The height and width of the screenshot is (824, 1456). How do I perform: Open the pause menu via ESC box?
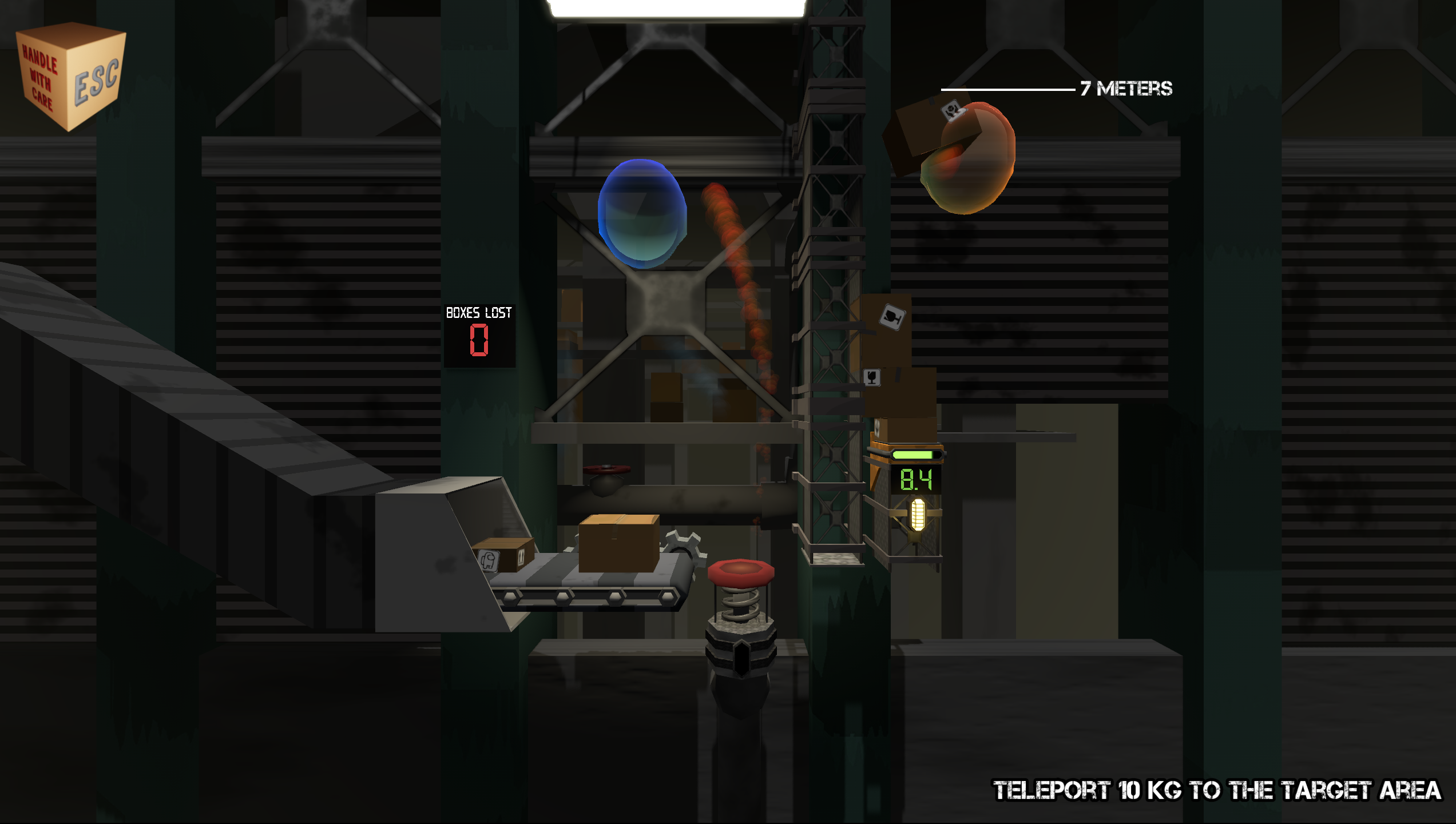pos(71,75)
